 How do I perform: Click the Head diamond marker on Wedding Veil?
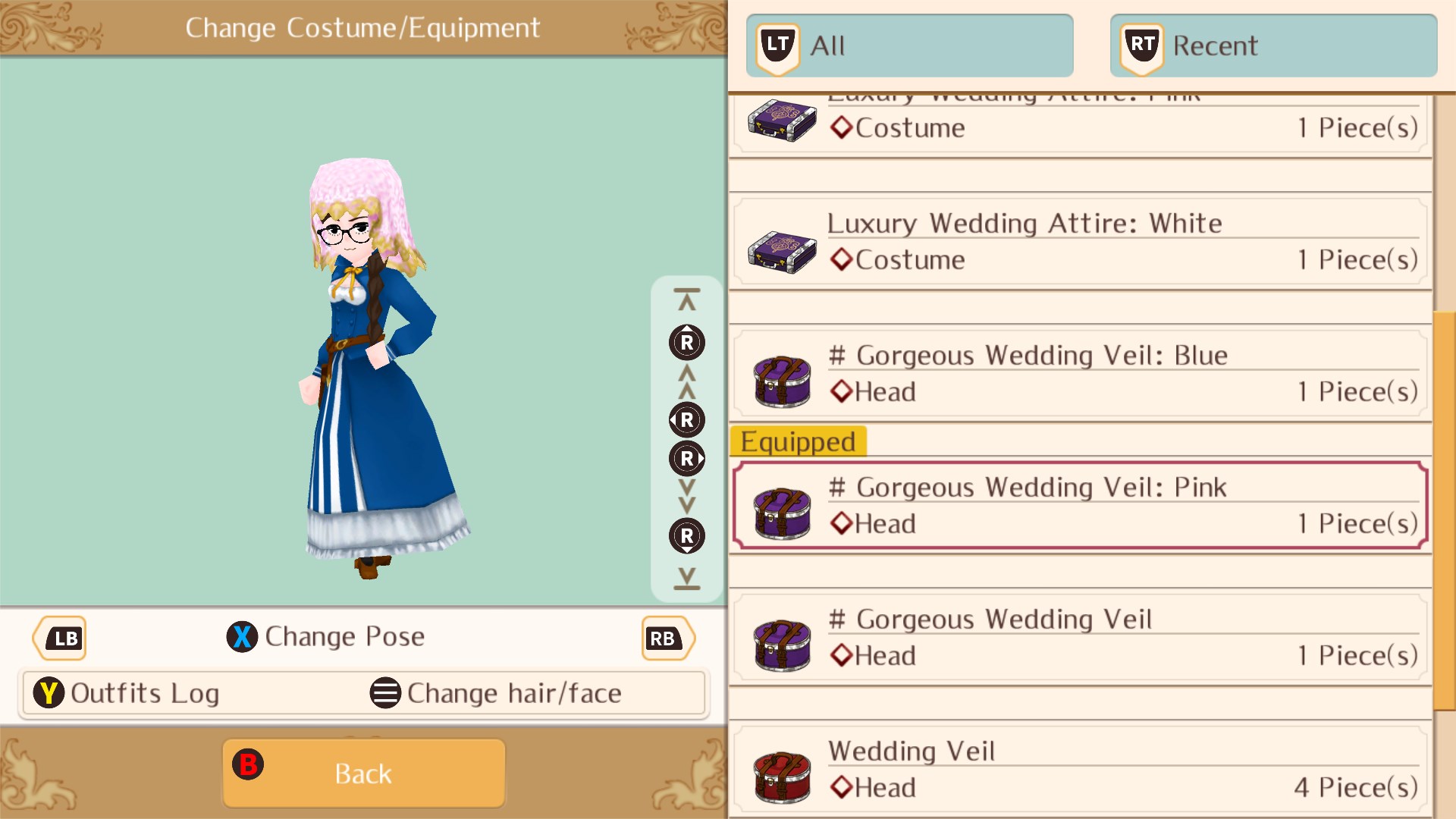[x=841, y=787]
